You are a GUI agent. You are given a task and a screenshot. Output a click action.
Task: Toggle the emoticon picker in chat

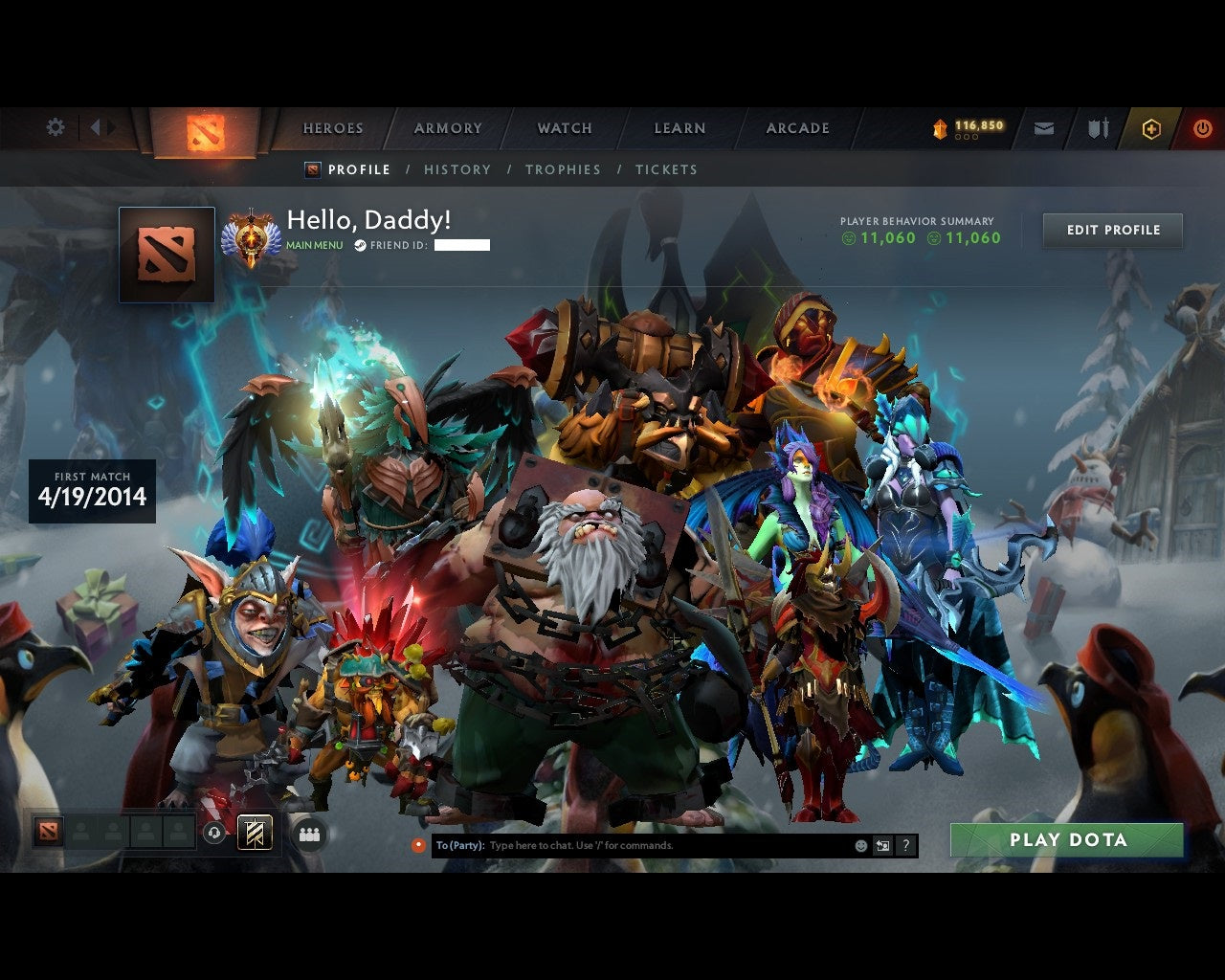pyautogui.click(x=857, y=845)
